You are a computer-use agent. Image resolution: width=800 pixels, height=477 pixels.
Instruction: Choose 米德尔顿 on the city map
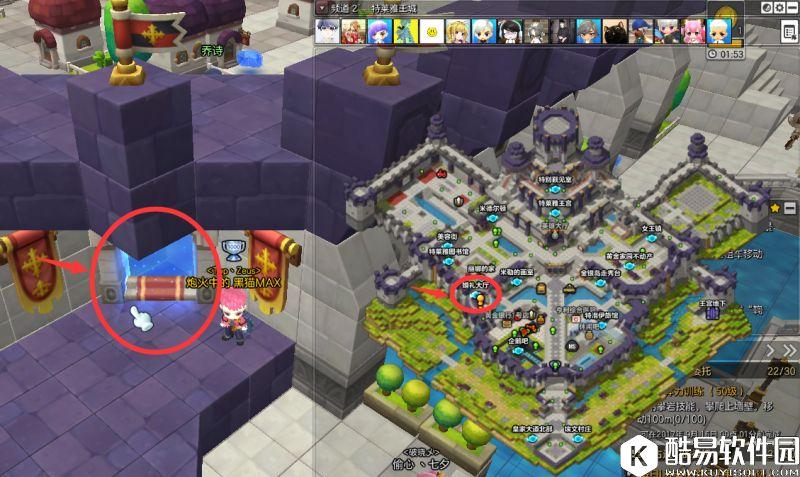[493, 209]
